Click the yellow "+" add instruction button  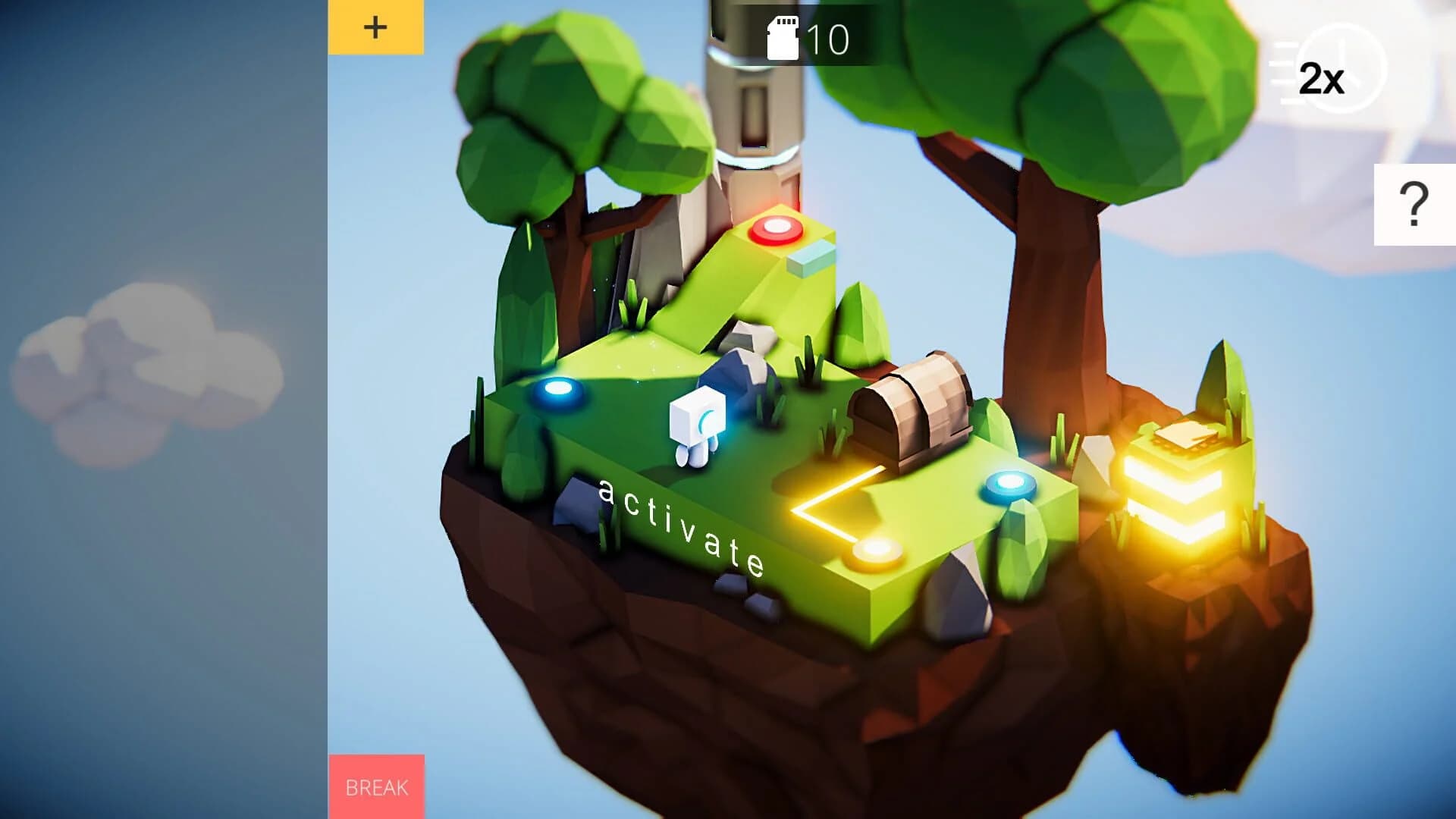click(375, 29)
